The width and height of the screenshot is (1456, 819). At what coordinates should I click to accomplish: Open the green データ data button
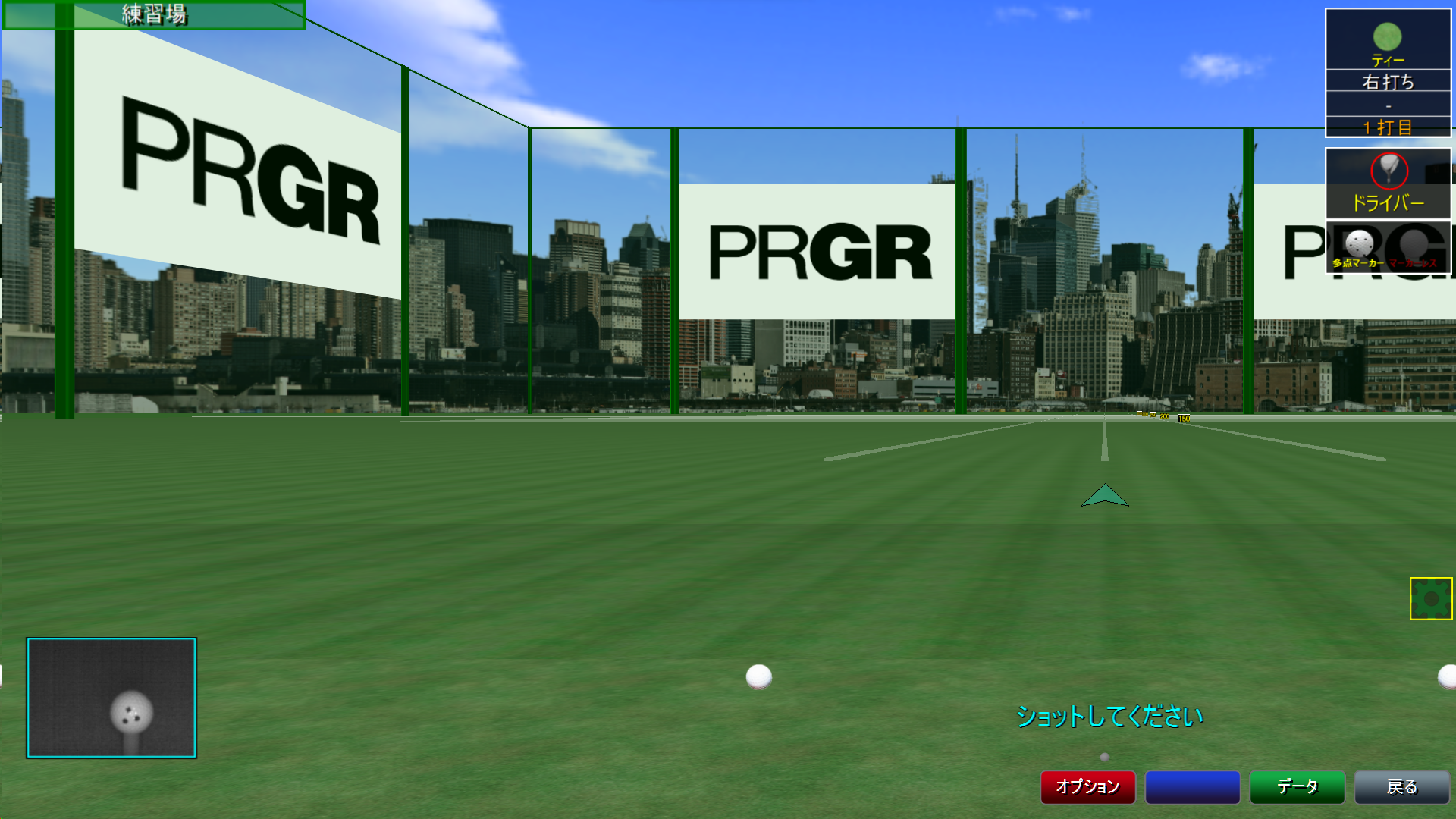1297,786
